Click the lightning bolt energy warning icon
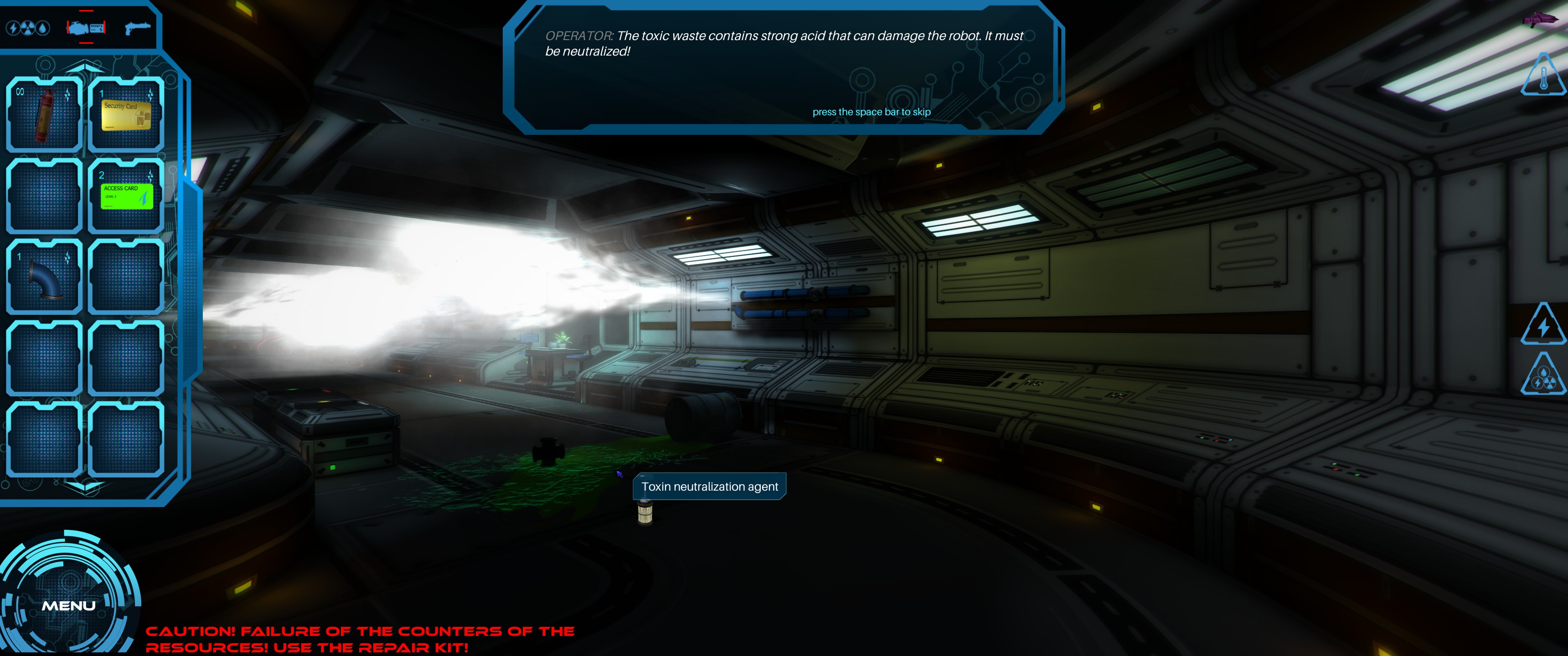This screenshot has width=1568, height=656. [1543, 326]
